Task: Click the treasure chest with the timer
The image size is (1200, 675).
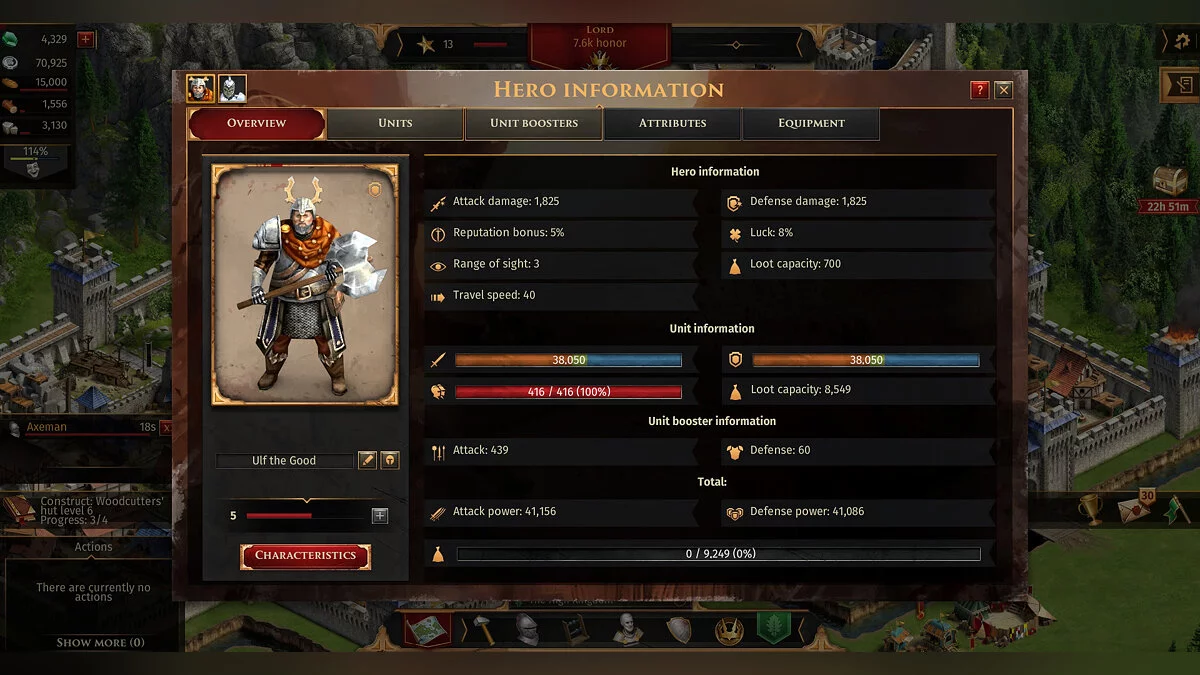Action: point(1170,181)
